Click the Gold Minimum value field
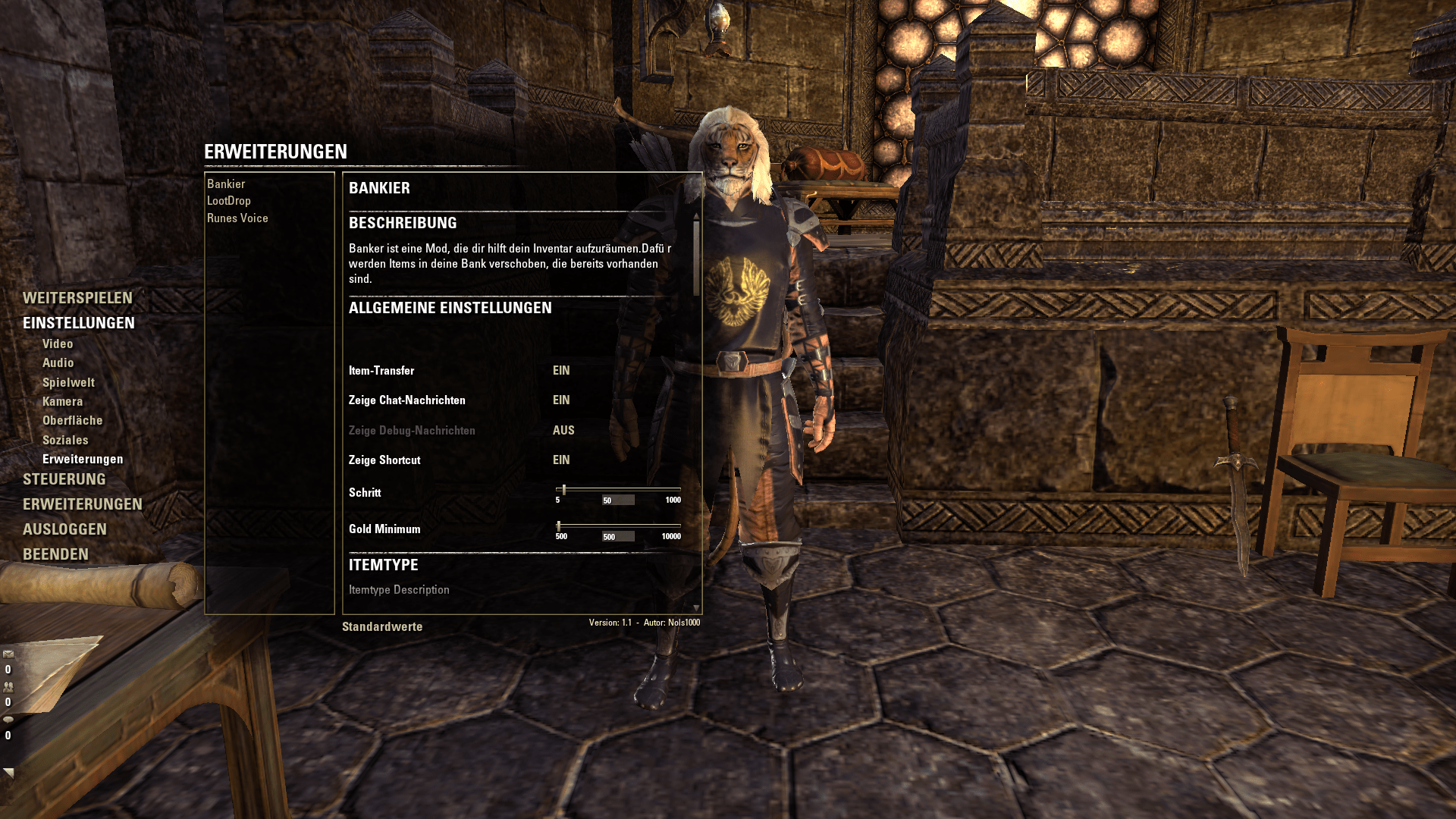 point(618,536)
